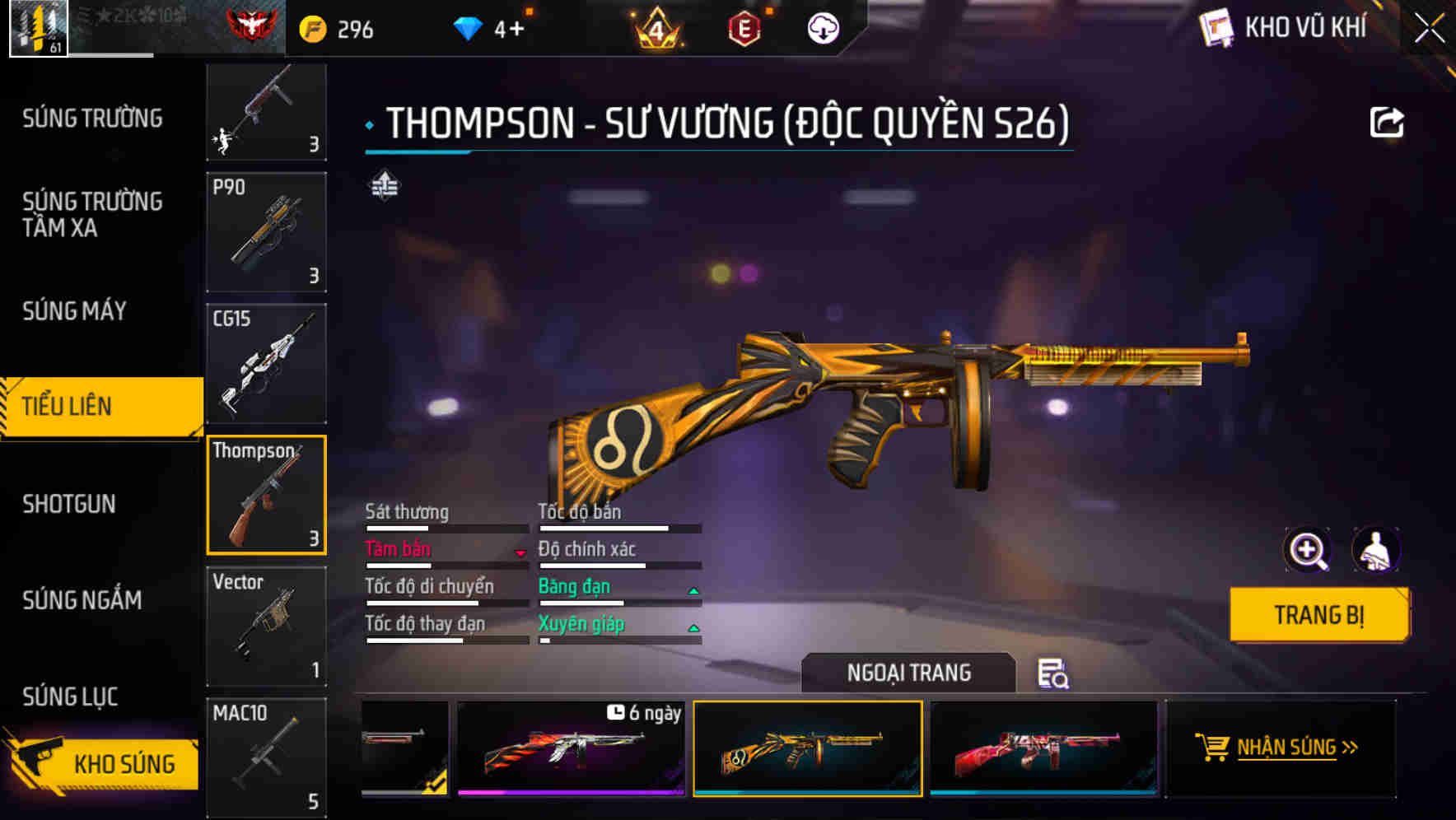Open the diamond top-up icon

coord(468,27)
